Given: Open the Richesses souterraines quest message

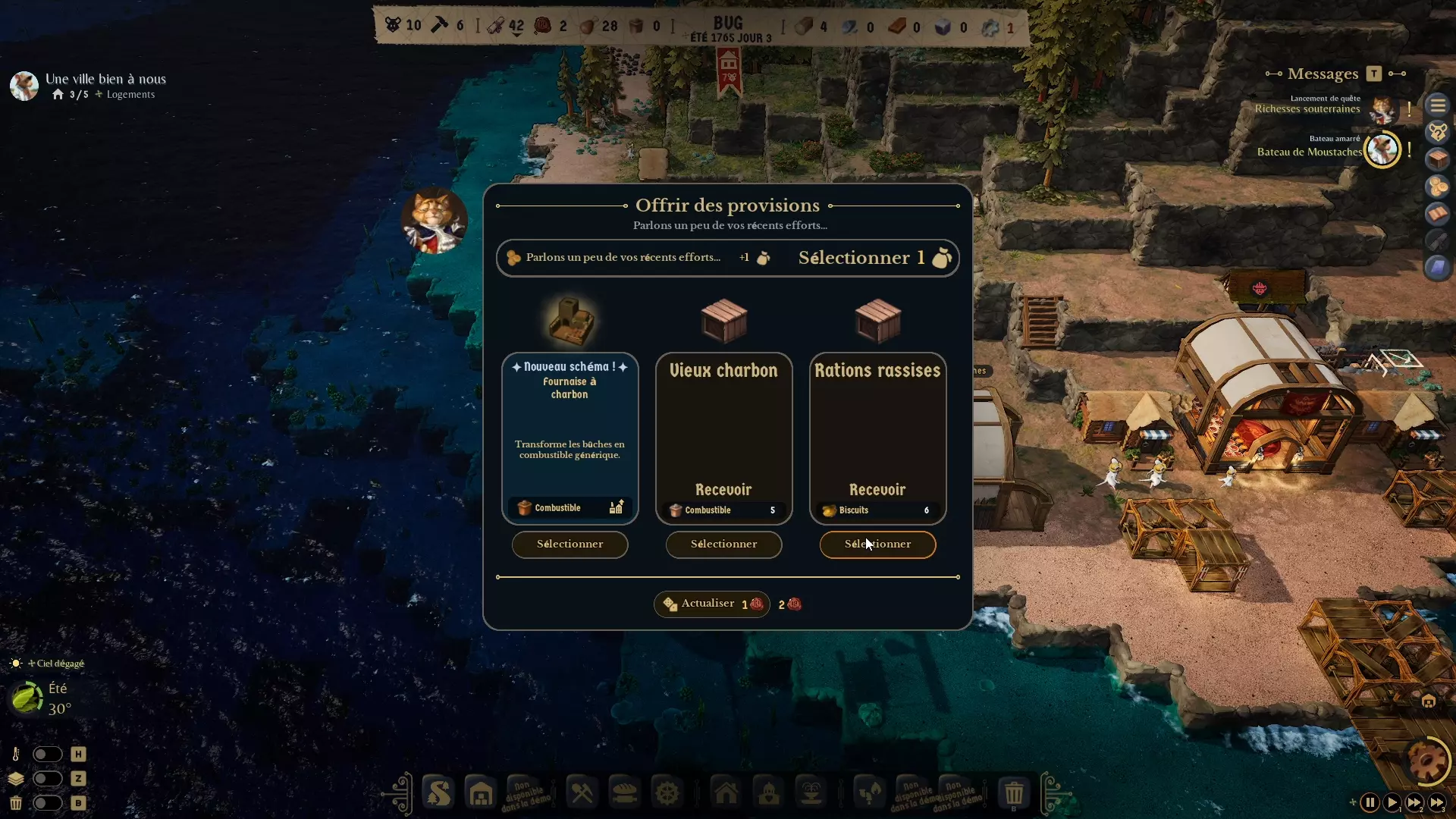Looking at the screenshot, I should click(x=1308, y=108).
